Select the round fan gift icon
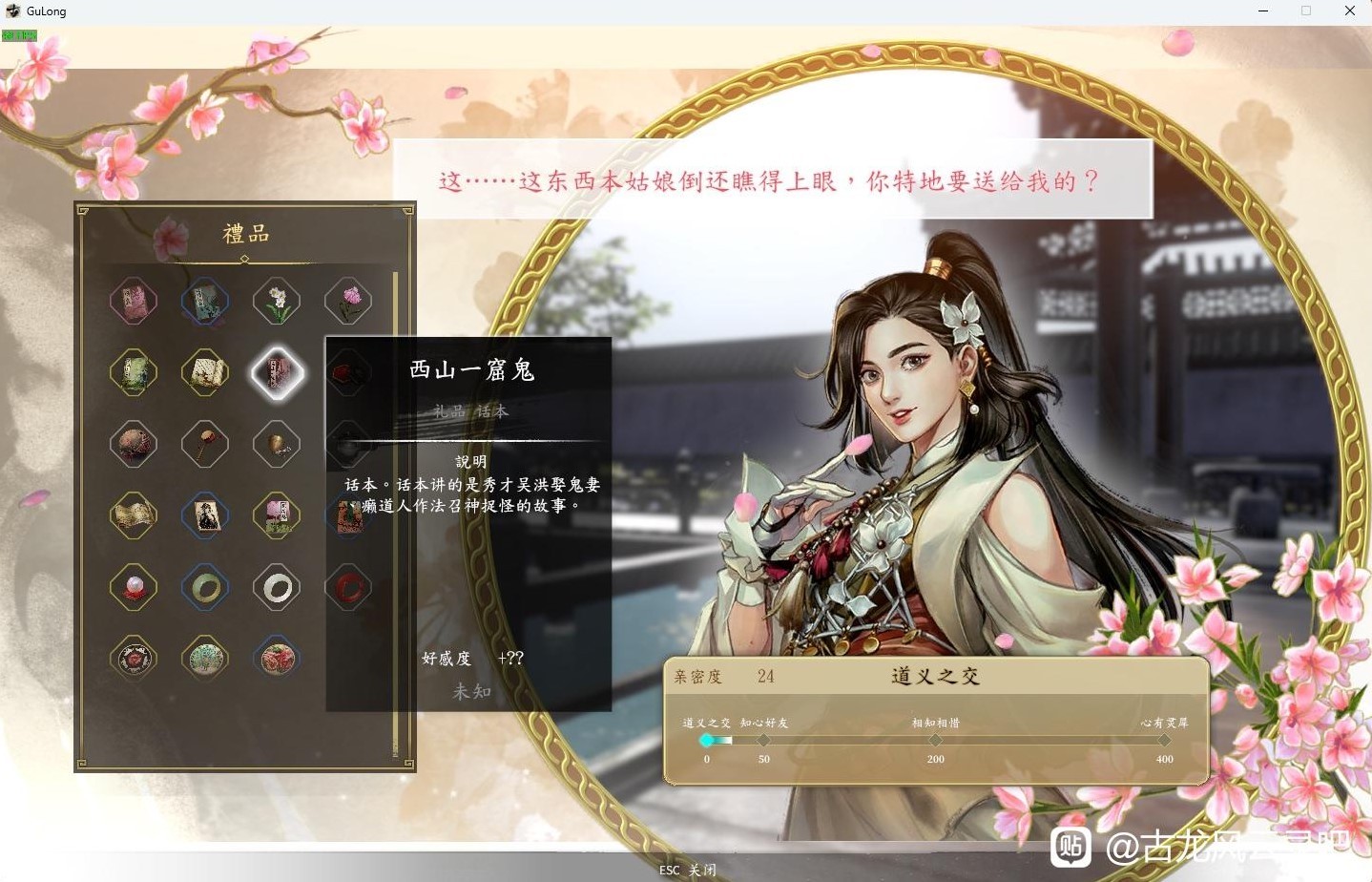 tap(205, 444)
